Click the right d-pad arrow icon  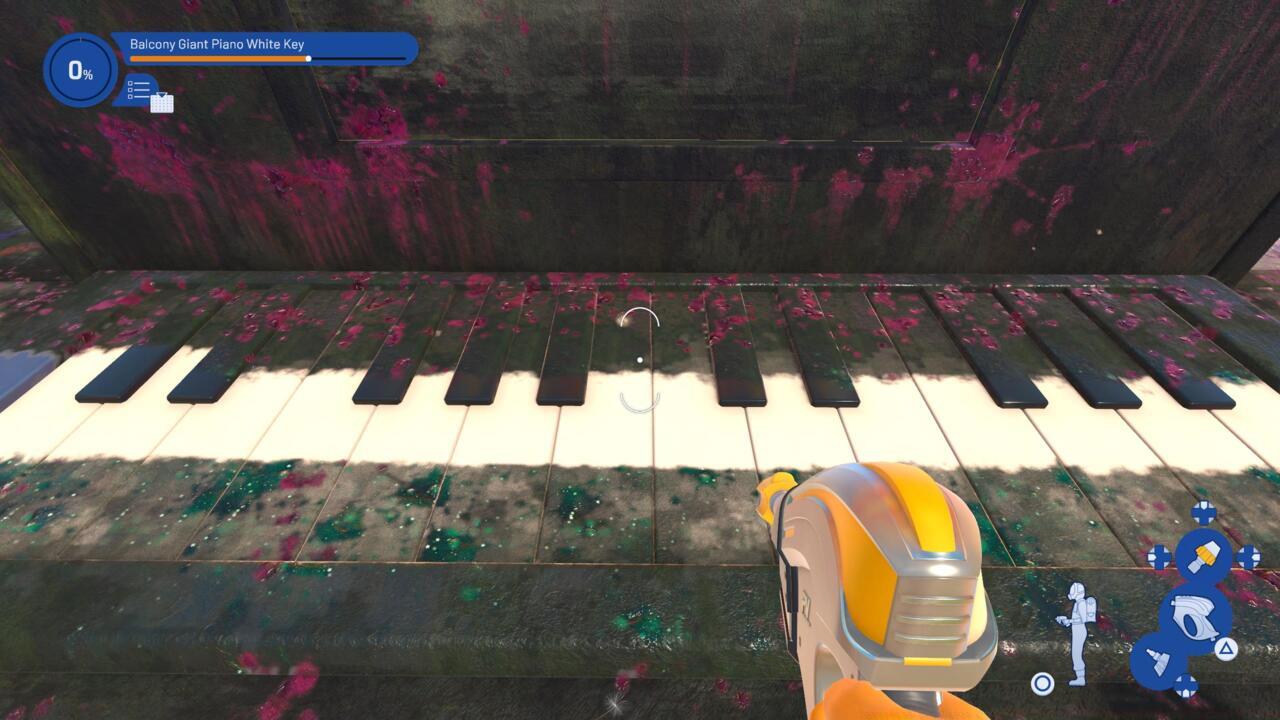tap(1248, 556)
